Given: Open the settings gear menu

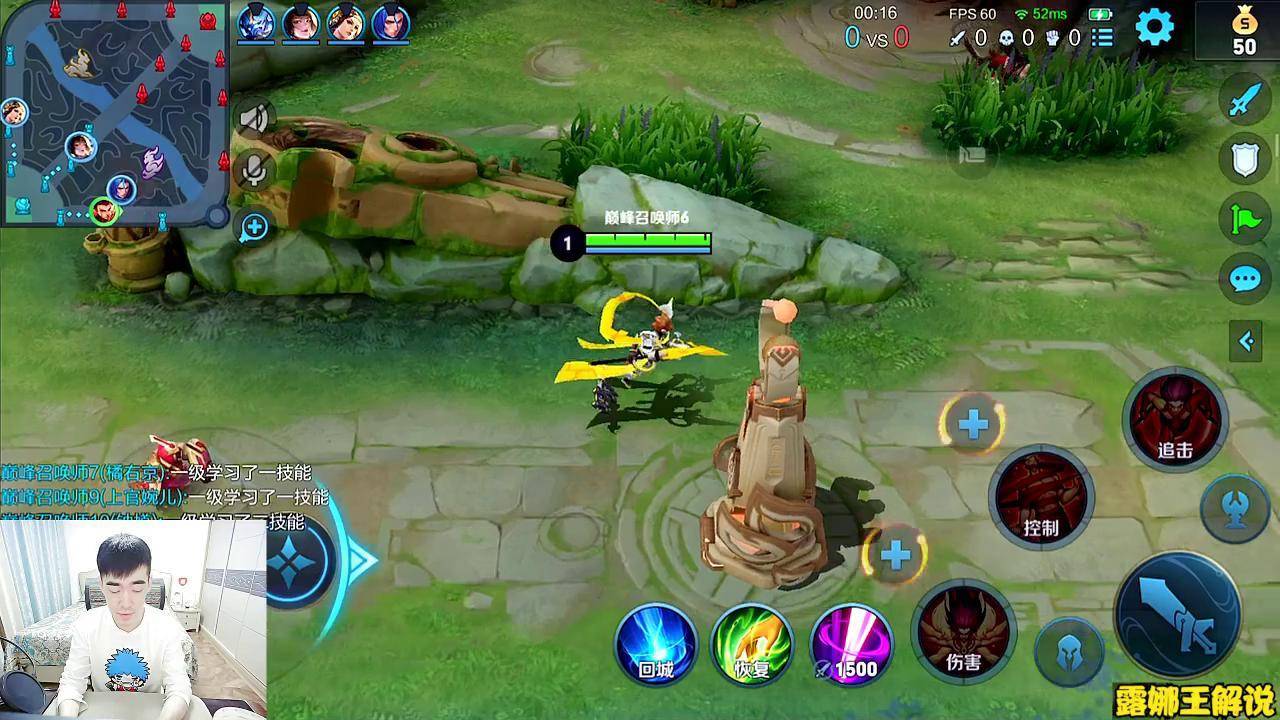Looking at the screenshot, I should click(1155, 27).
